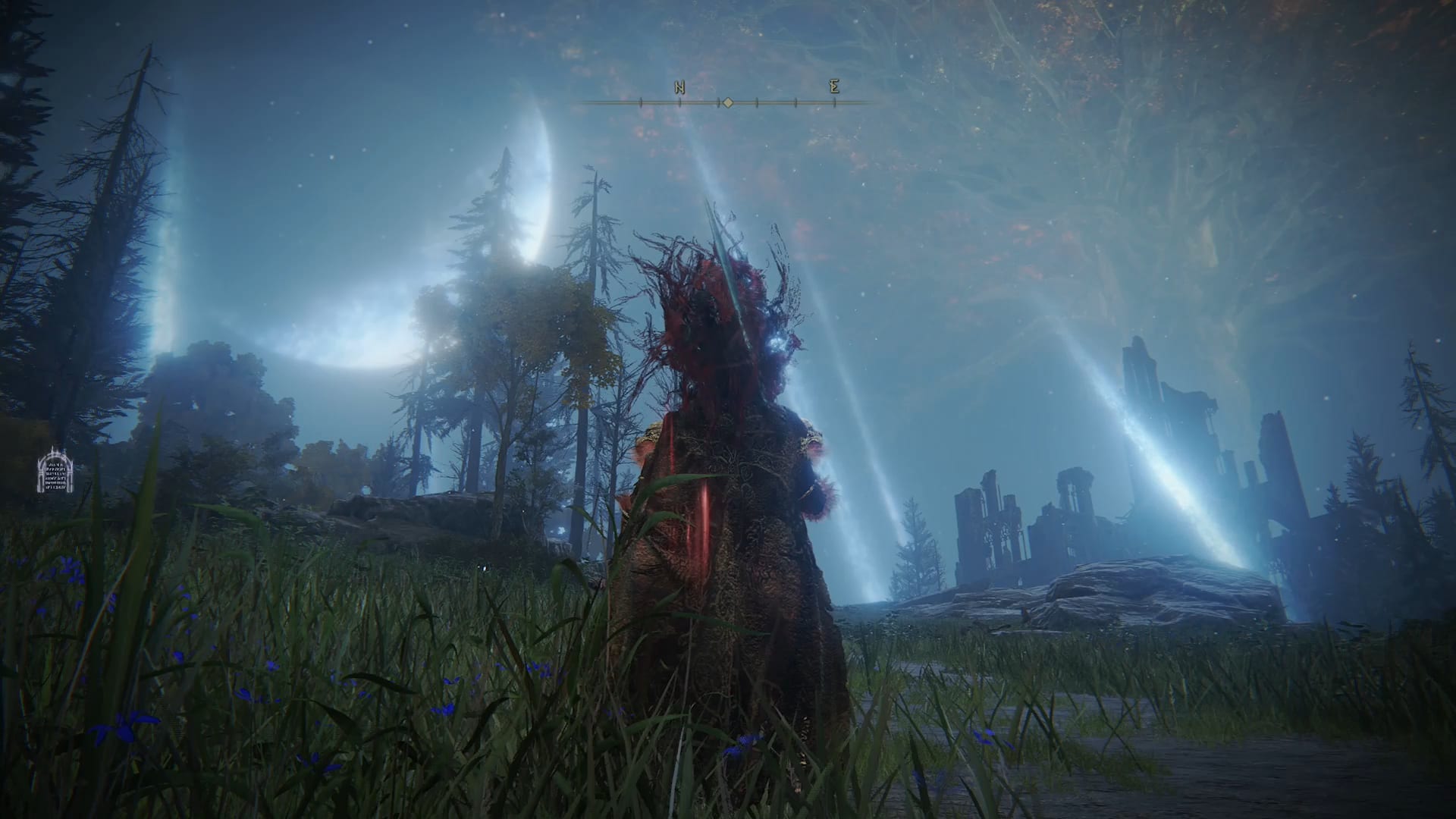Click the arched stone tablet status icon
This screenshot has height=819, width=1456.
pyautogui.click(x=55, y=469)
